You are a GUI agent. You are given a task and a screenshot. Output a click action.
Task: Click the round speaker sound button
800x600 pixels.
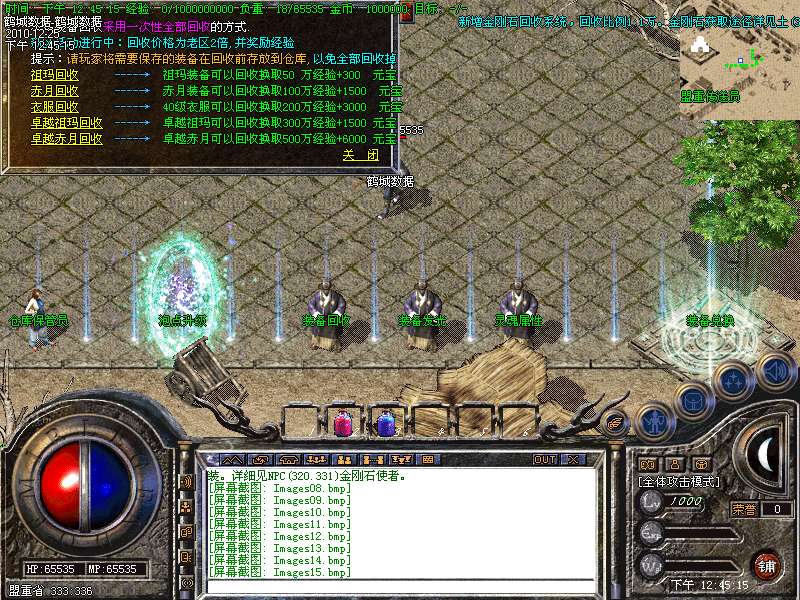coord(775,371)
